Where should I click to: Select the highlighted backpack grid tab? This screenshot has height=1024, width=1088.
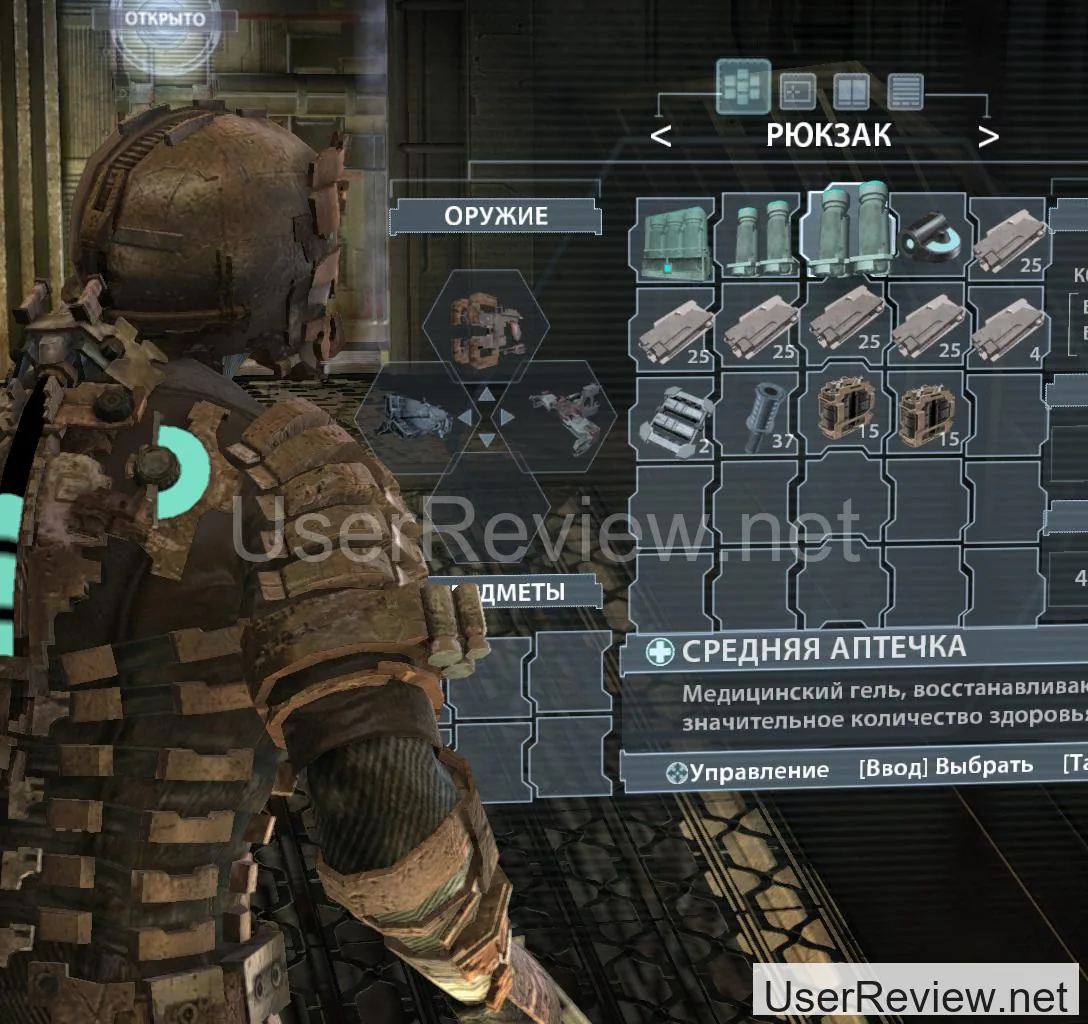(743, 88)
